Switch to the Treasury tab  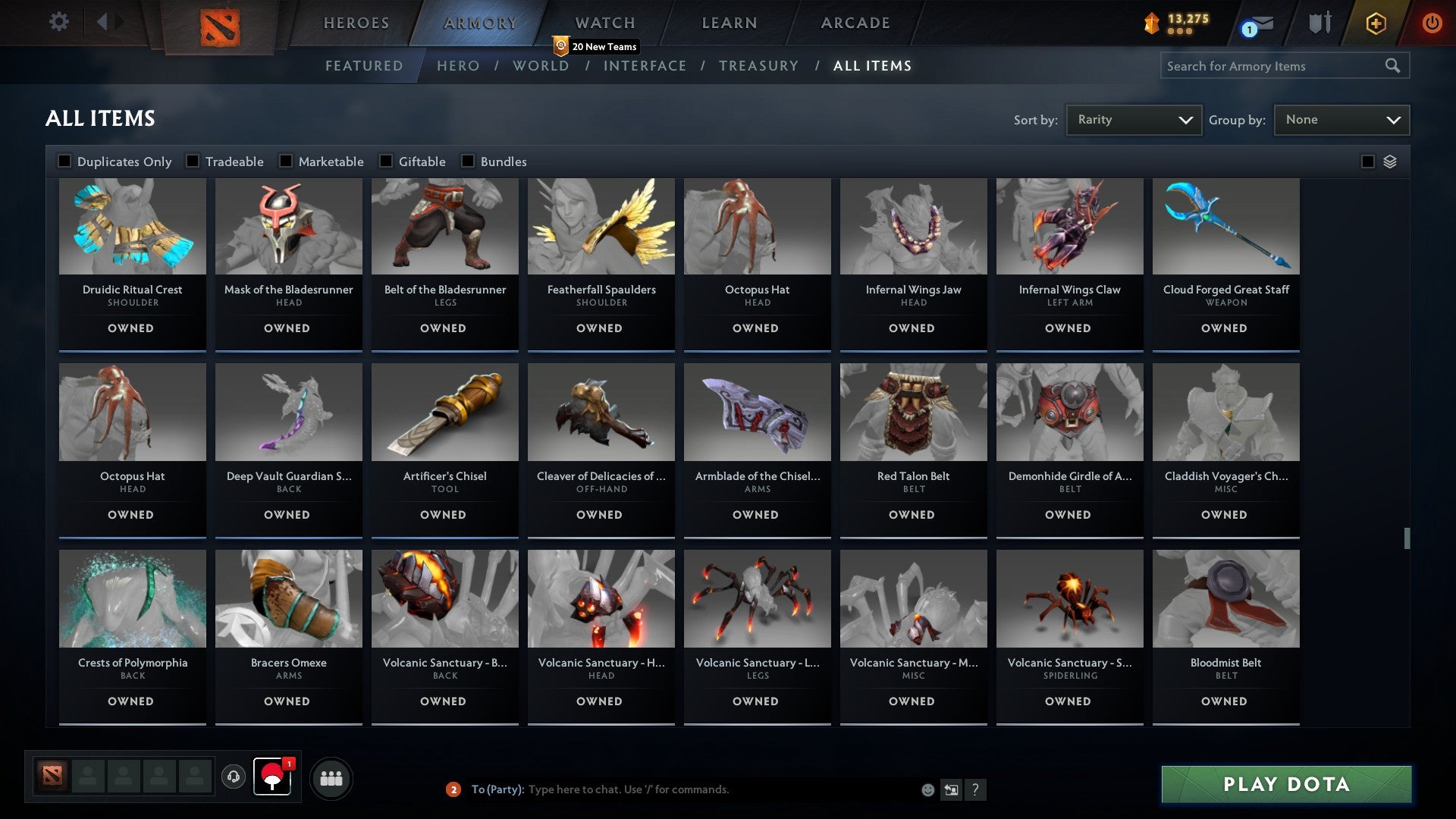(758, 66)
